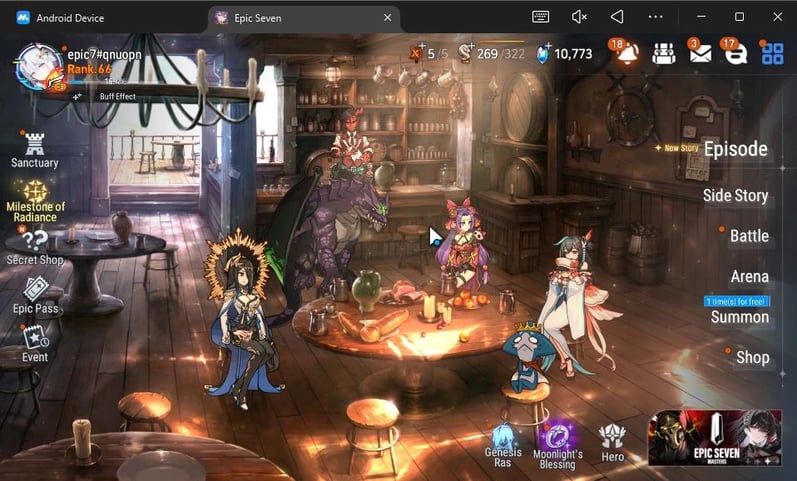
Task: Go to Side Story
Action: 735,195
